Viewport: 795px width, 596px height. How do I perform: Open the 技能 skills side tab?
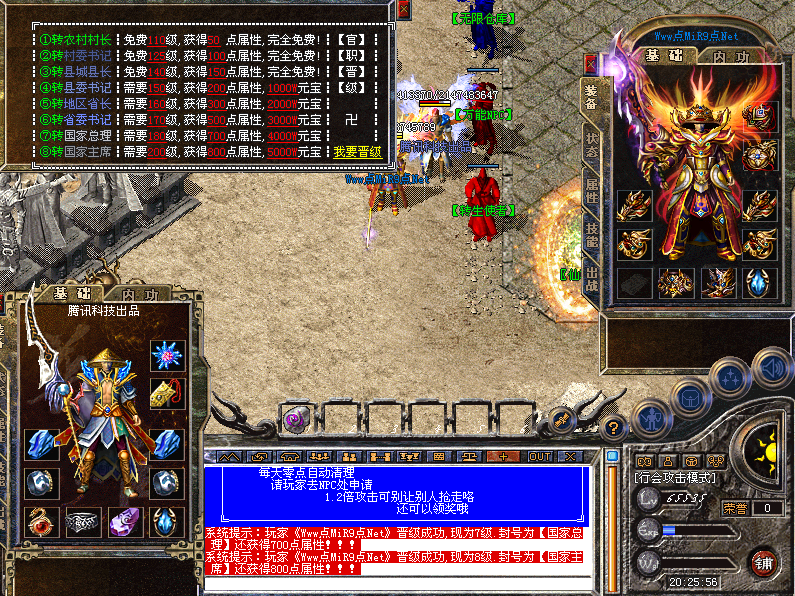[592, 238]
